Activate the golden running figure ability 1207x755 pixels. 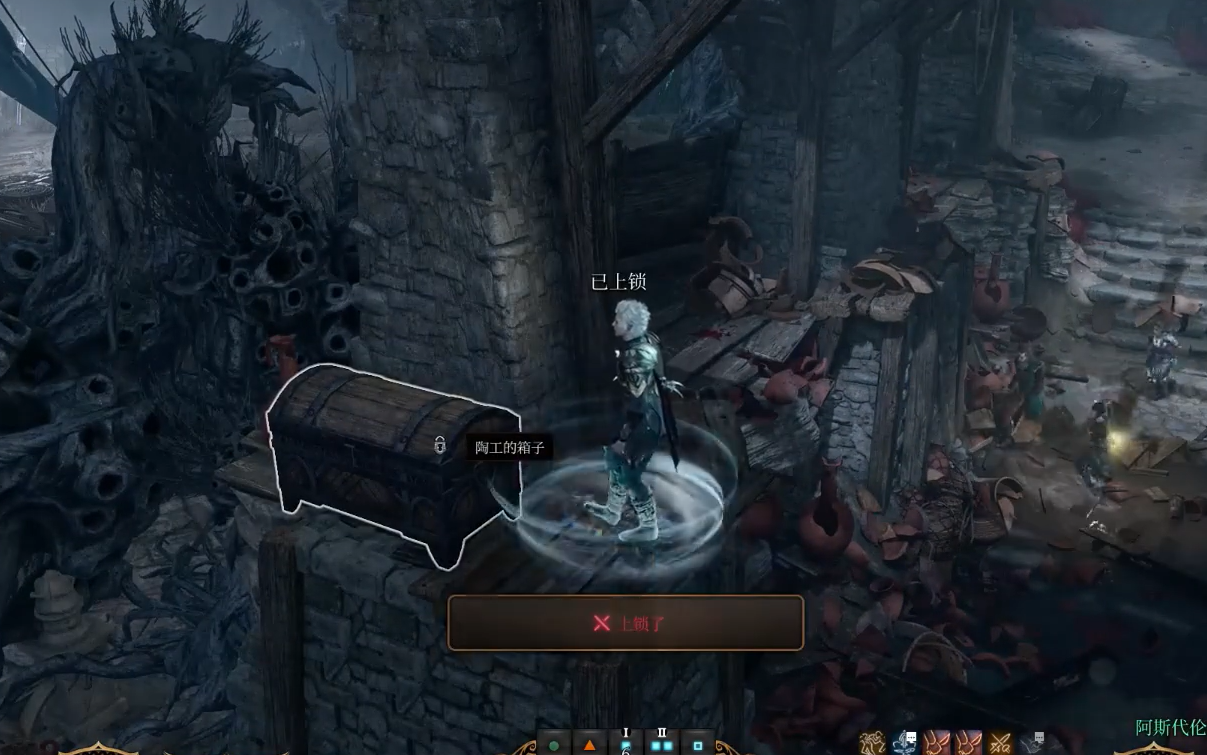[873, 743]
